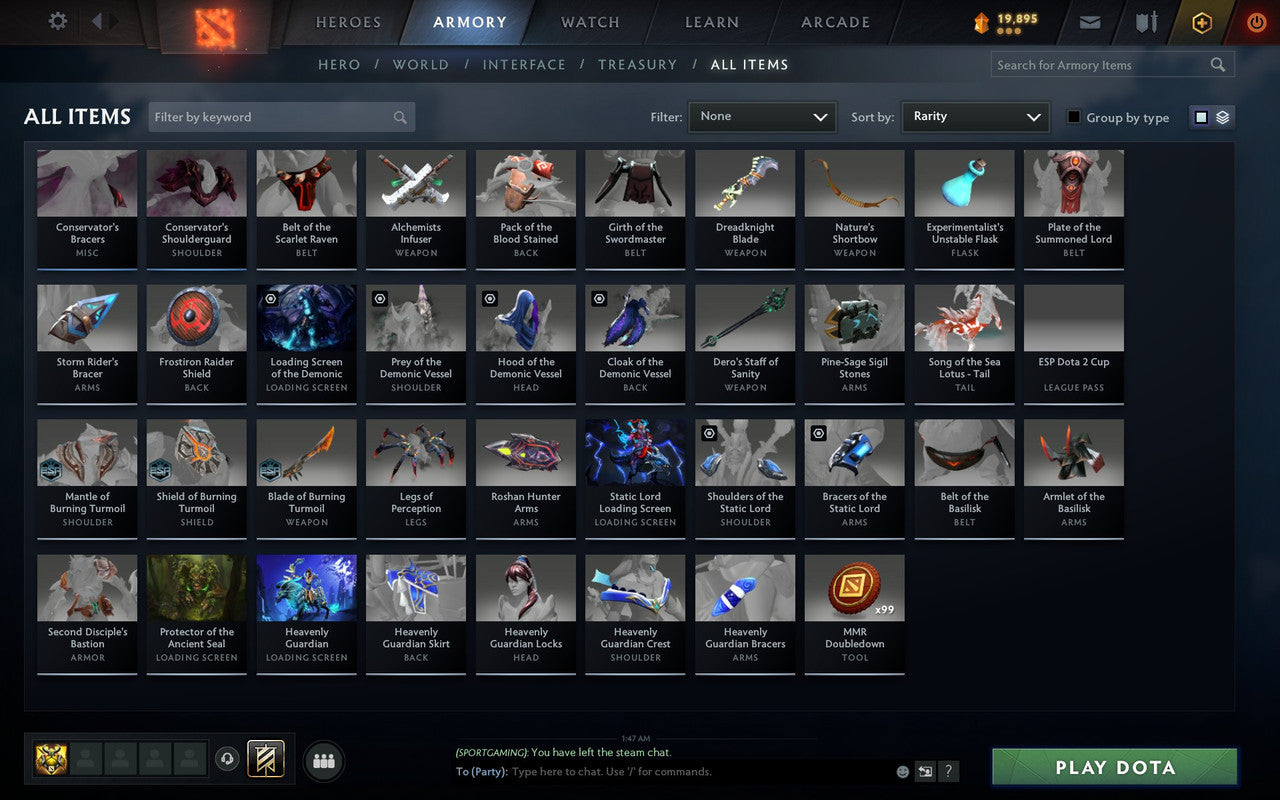1280x800 pixels.
Task: Switch to stacked view with the layers icon
Action: click(x=1221, y=117)
